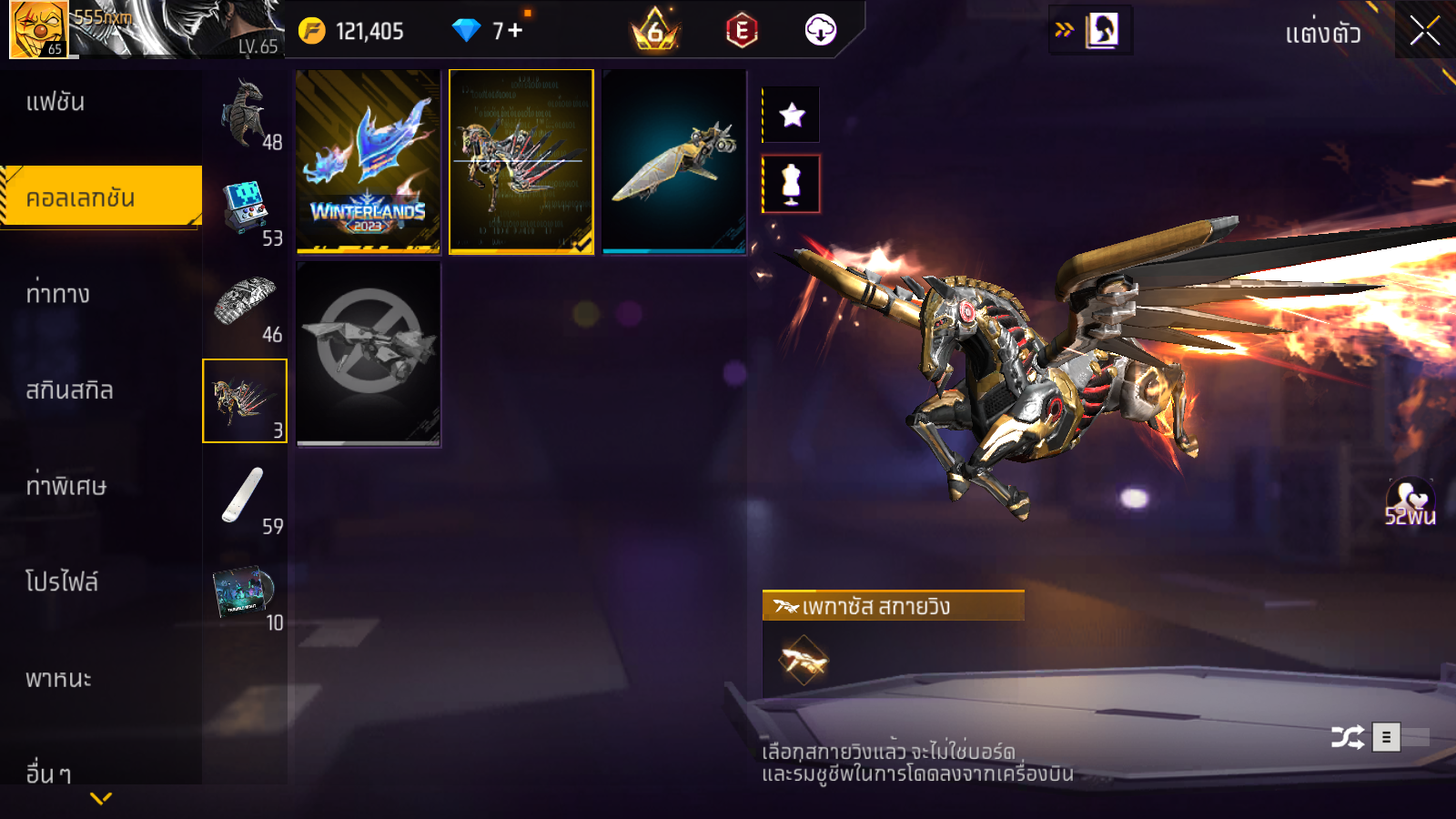Open the dragon subcategory with 48 items
This screenshot has height=819, width=1456.
pos(245,114)
